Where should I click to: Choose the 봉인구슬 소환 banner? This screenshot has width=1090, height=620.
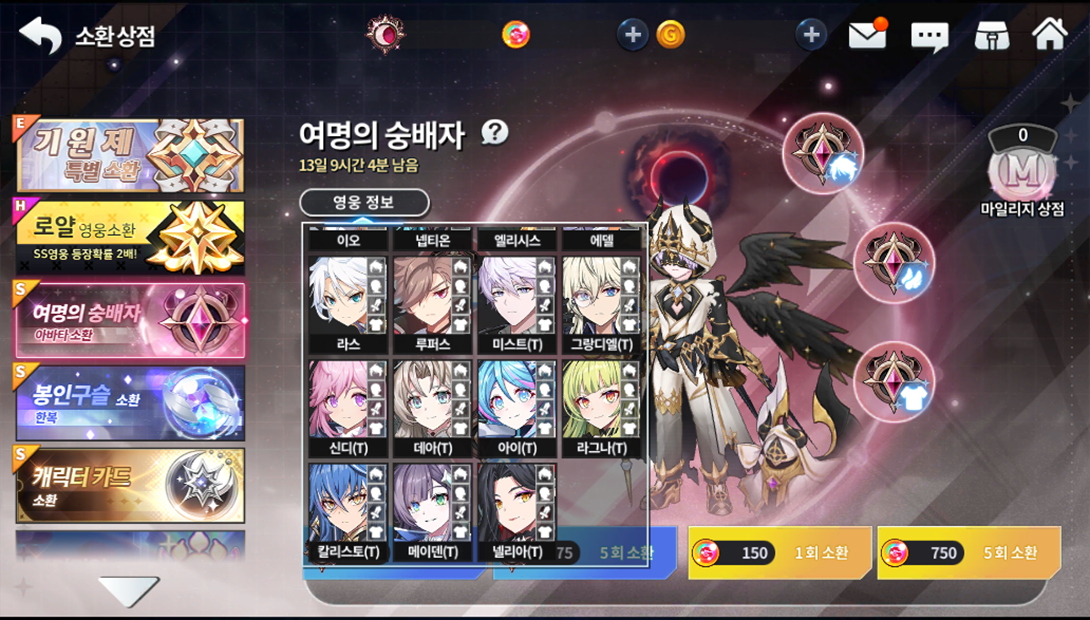click(129, 402)
